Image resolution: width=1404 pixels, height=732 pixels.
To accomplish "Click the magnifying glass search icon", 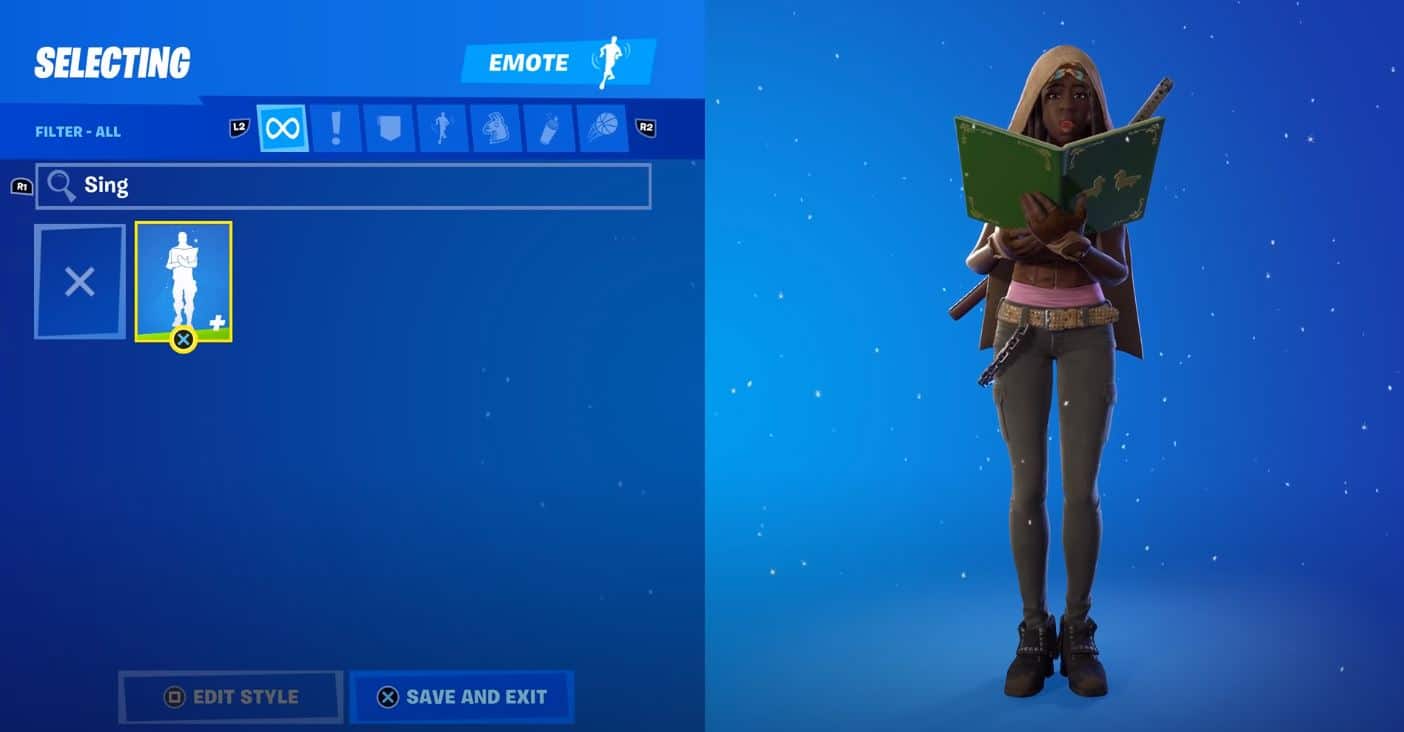I will coord(62,186).
